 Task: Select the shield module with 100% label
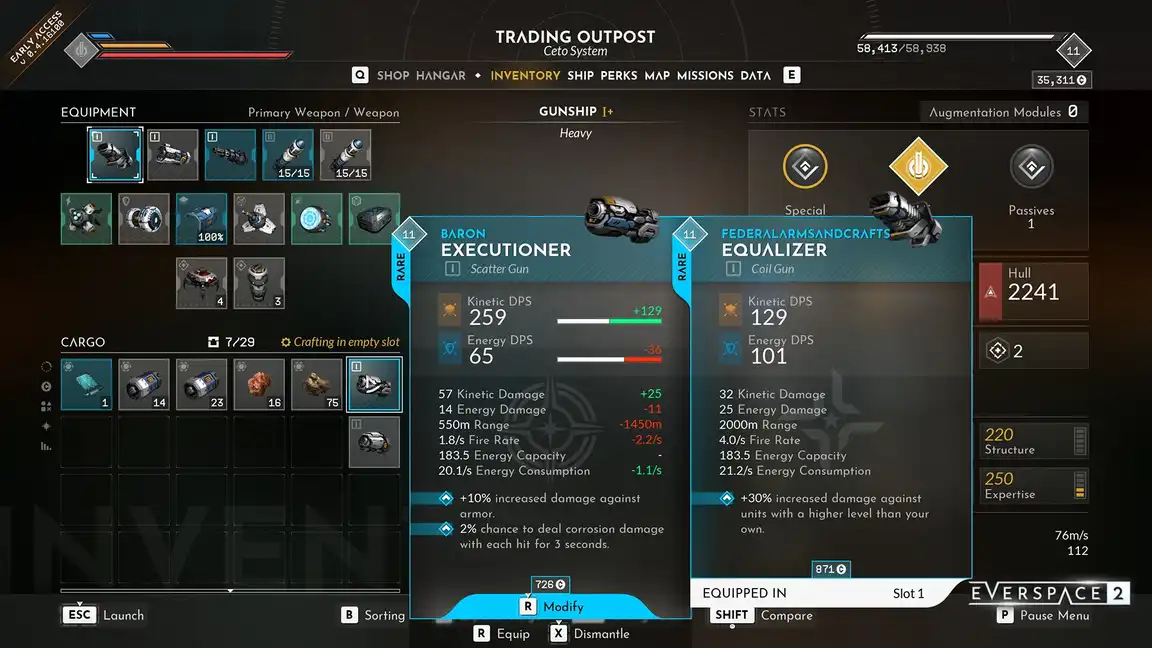(201, 219)
